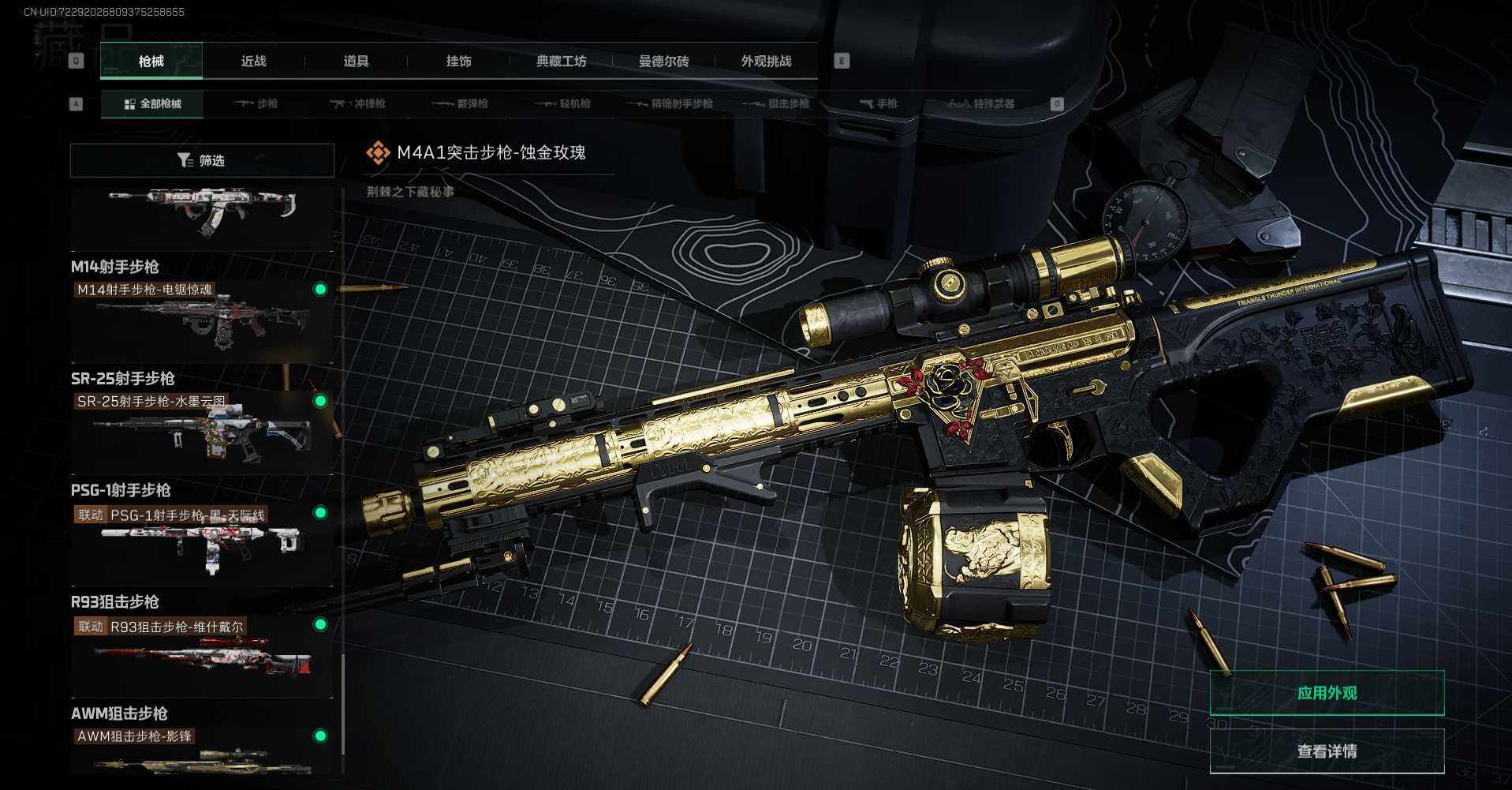The image size is (1512, 790).
Task: Apply the skin with 应用外观 button
Action: (x=1327, y=693)
